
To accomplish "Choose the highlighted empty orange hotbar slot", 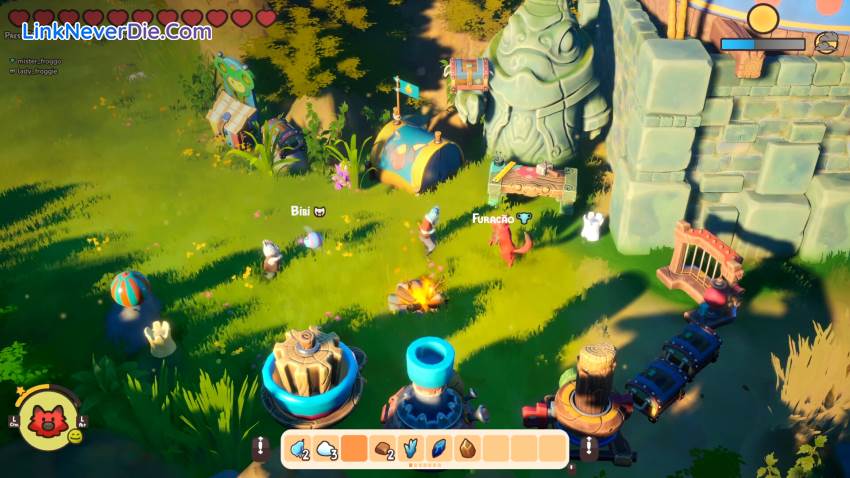I will pos(355,449).
